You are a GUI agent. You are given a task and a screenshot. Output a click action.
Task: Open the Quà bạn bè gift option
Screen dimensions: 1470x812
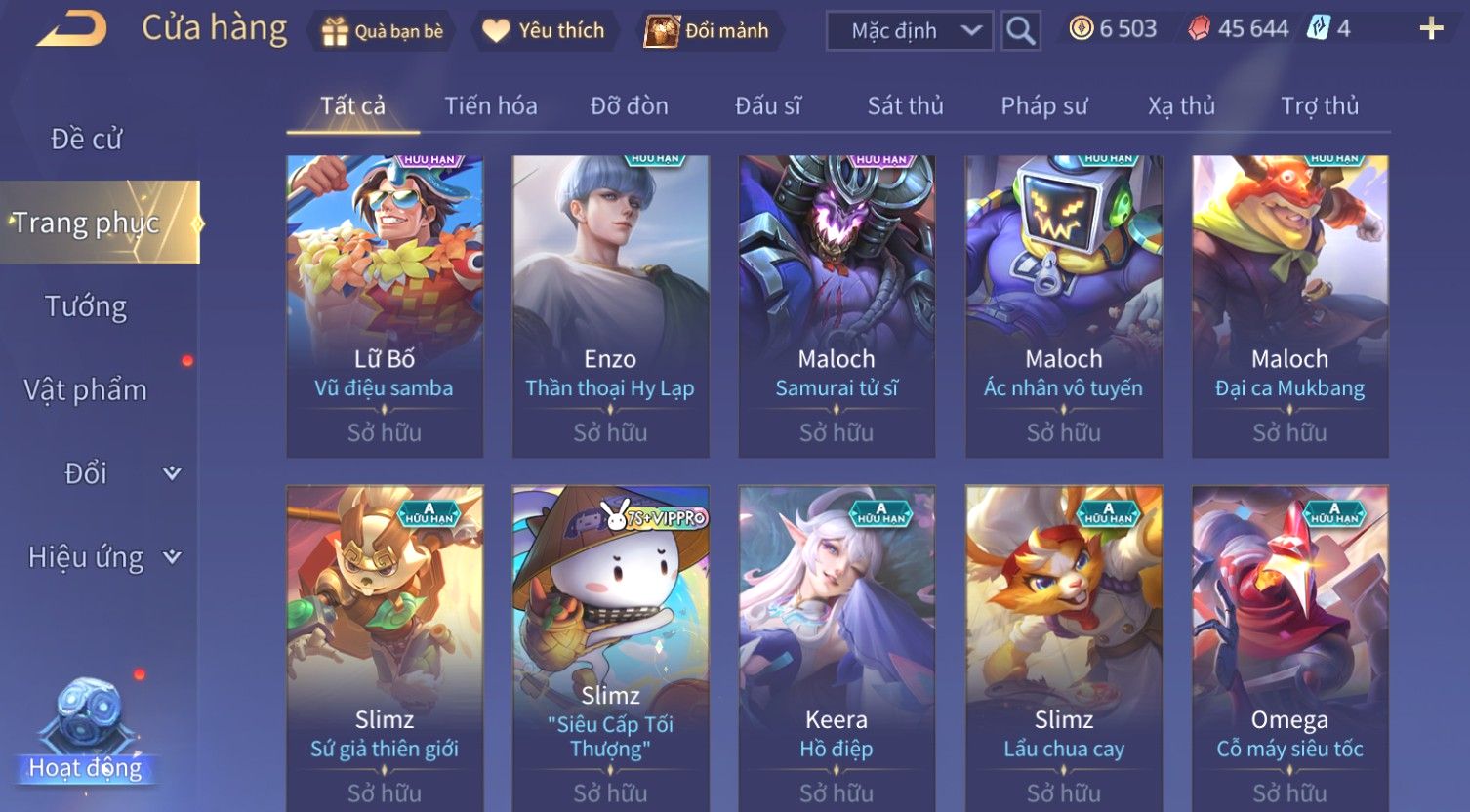click(382, 31)
